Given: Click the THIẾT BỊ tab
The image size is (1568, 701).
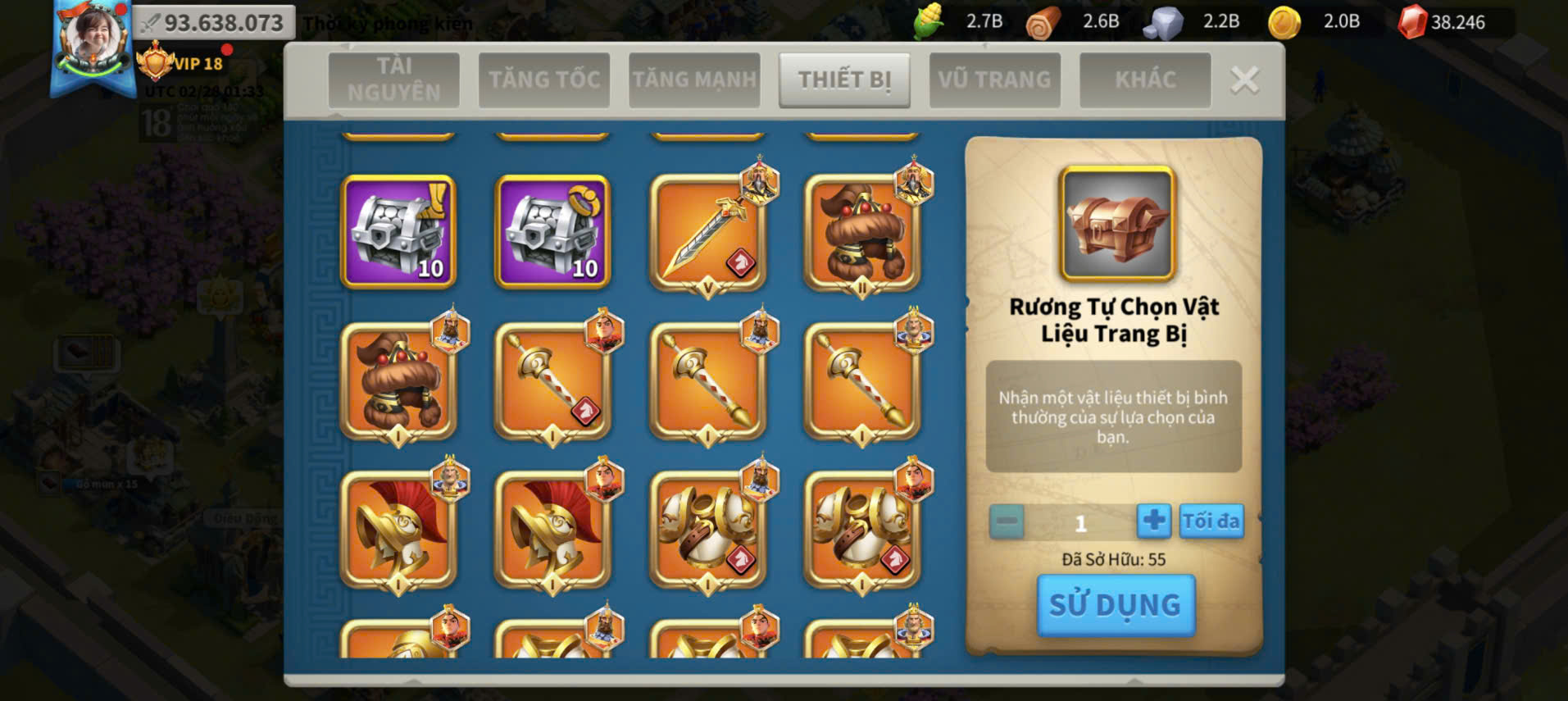Looking at the screenshot, I should point(844,80).
